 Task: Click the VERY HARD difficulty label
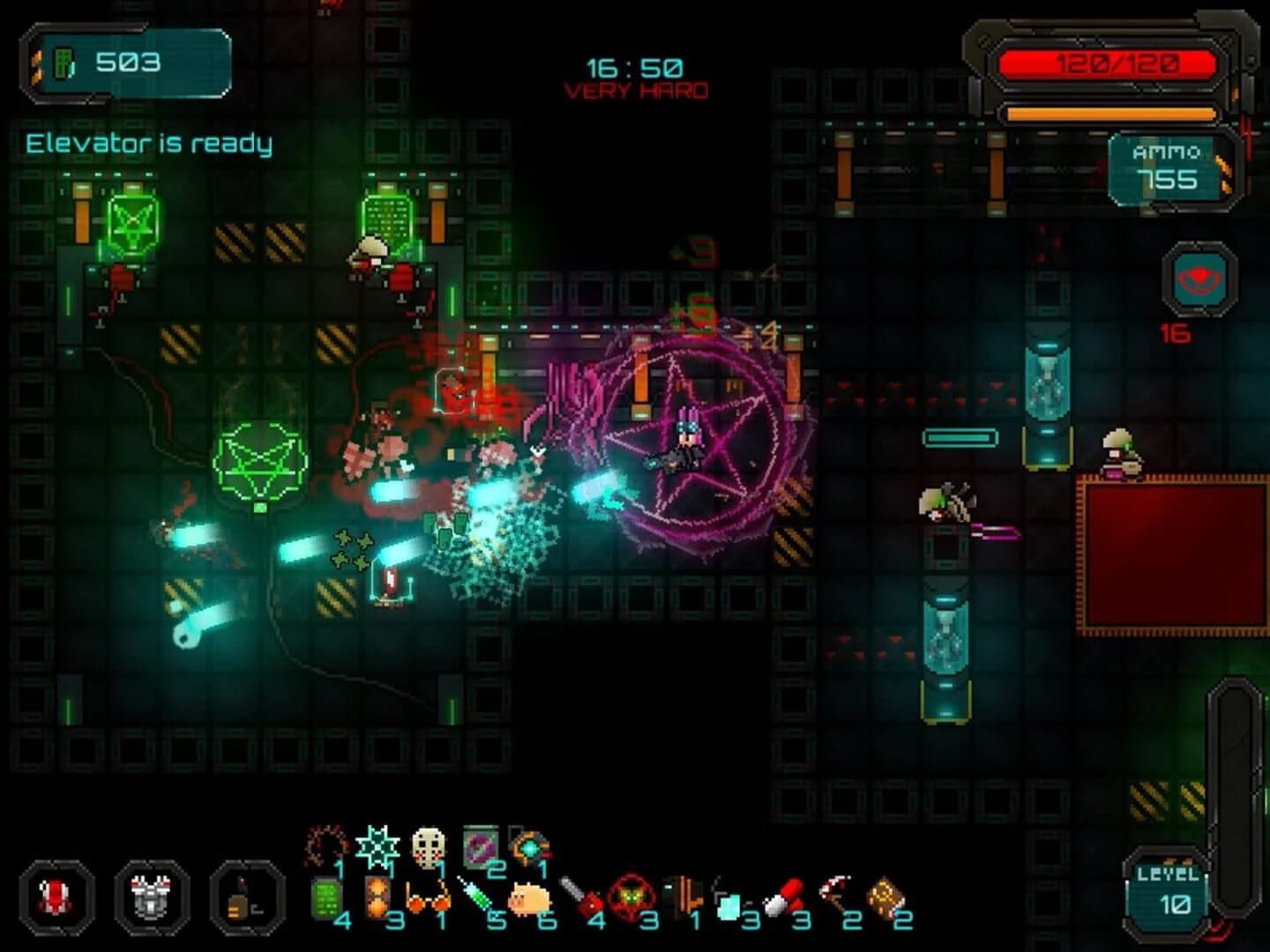635,89
